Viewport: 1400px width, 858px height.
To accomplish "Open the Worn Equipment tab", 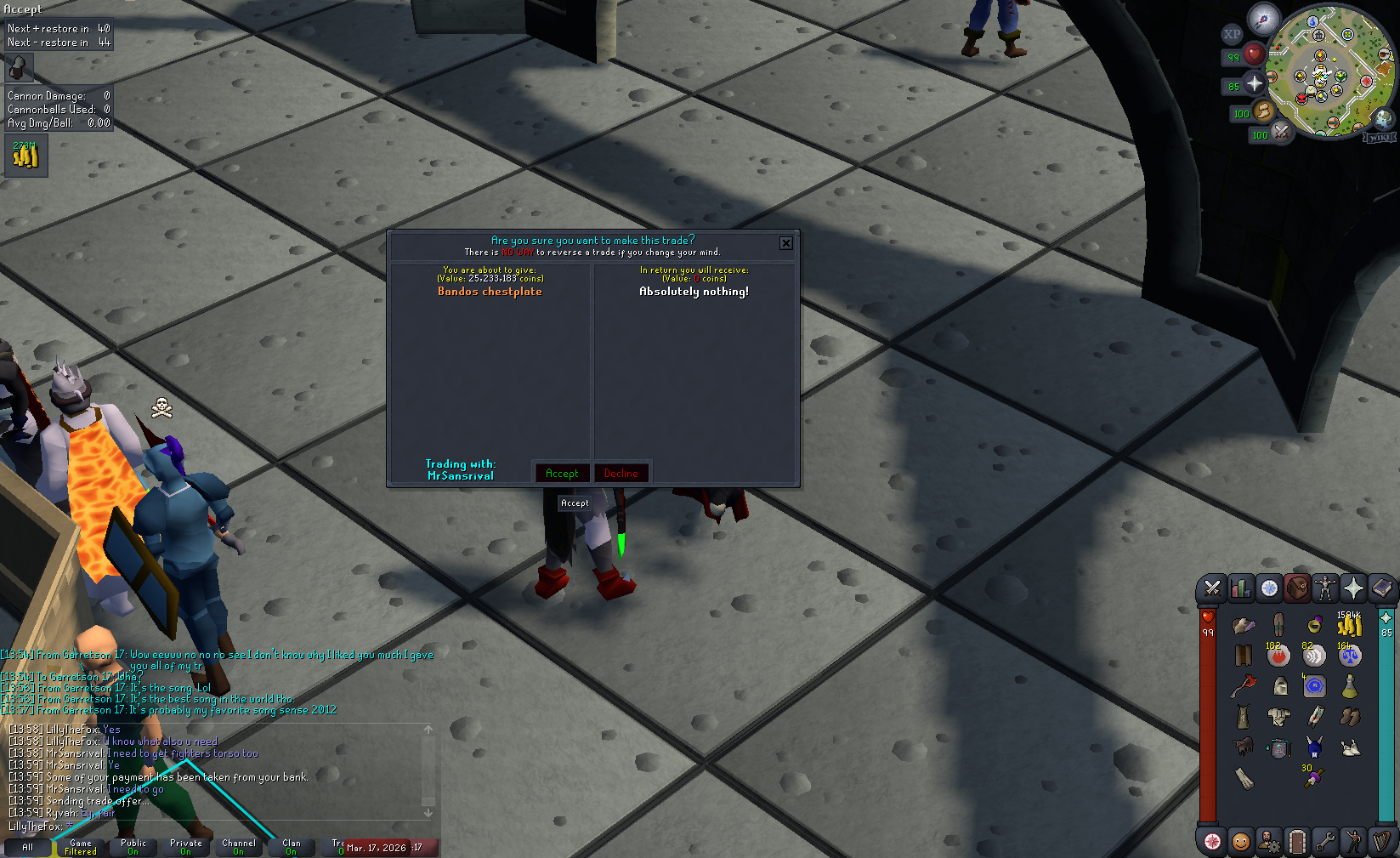I will (x=1327, y=588).
